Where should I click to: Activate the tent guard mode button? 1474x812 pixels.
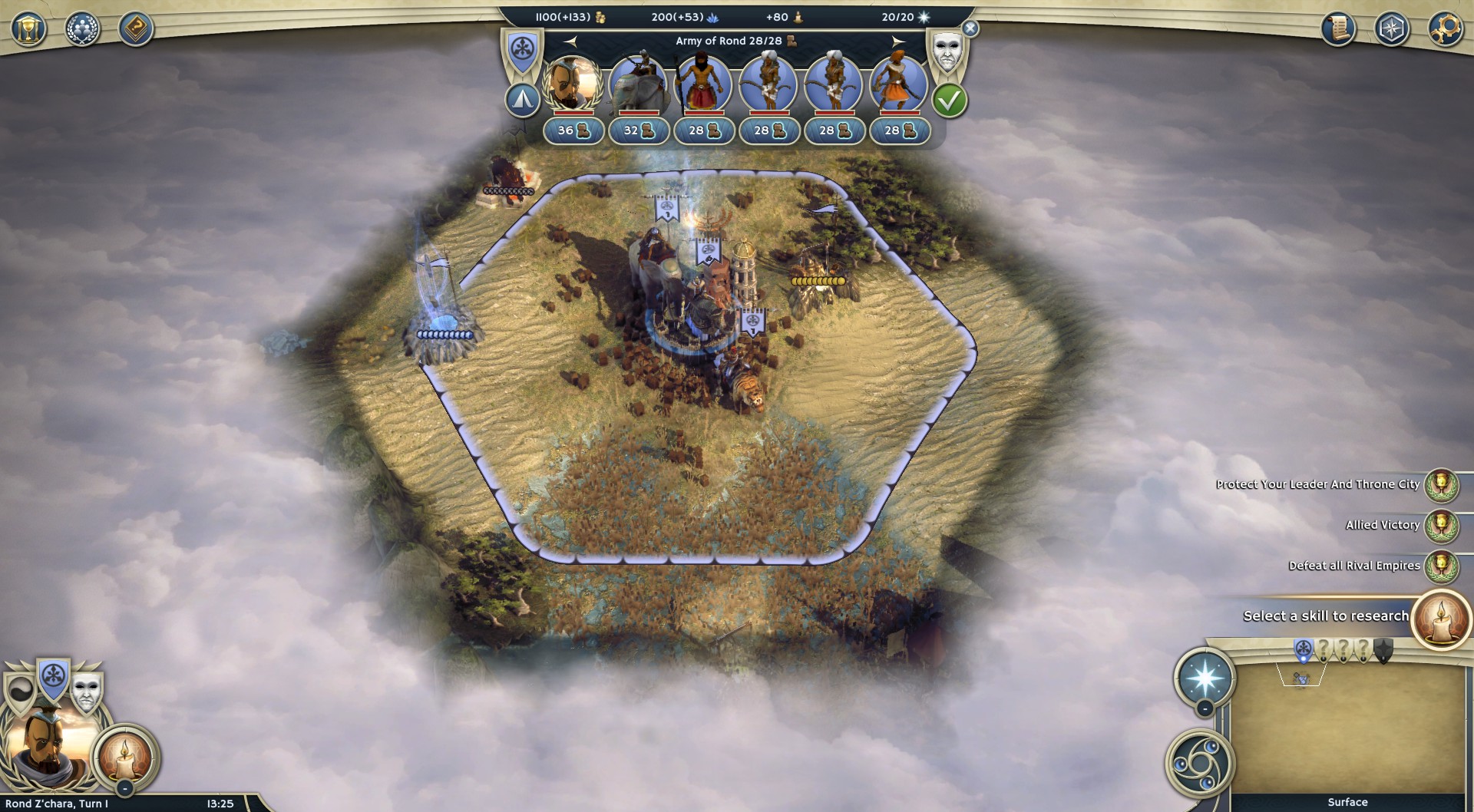coord(523,100)
